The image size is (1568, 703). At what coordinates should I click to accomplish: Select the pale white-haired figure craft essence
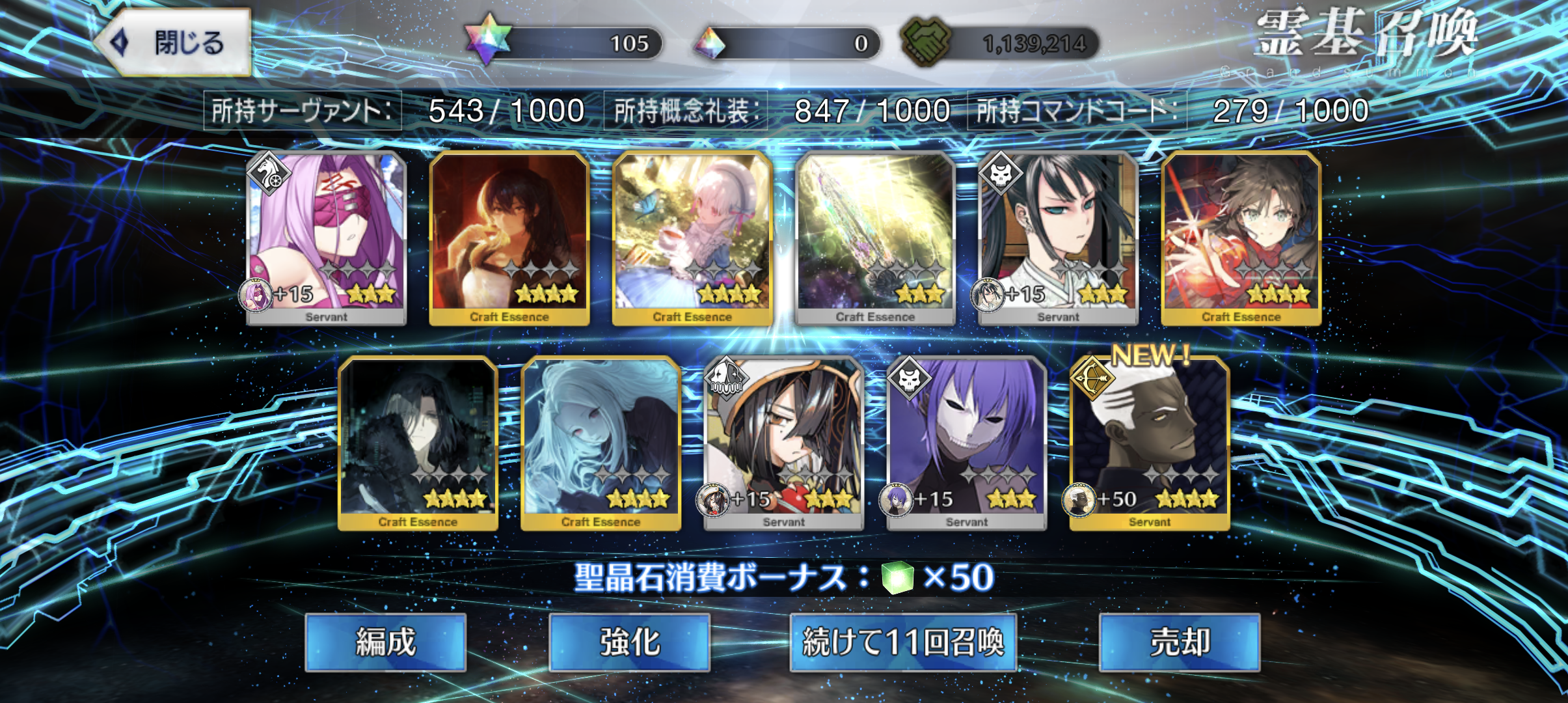coord(601,443)
